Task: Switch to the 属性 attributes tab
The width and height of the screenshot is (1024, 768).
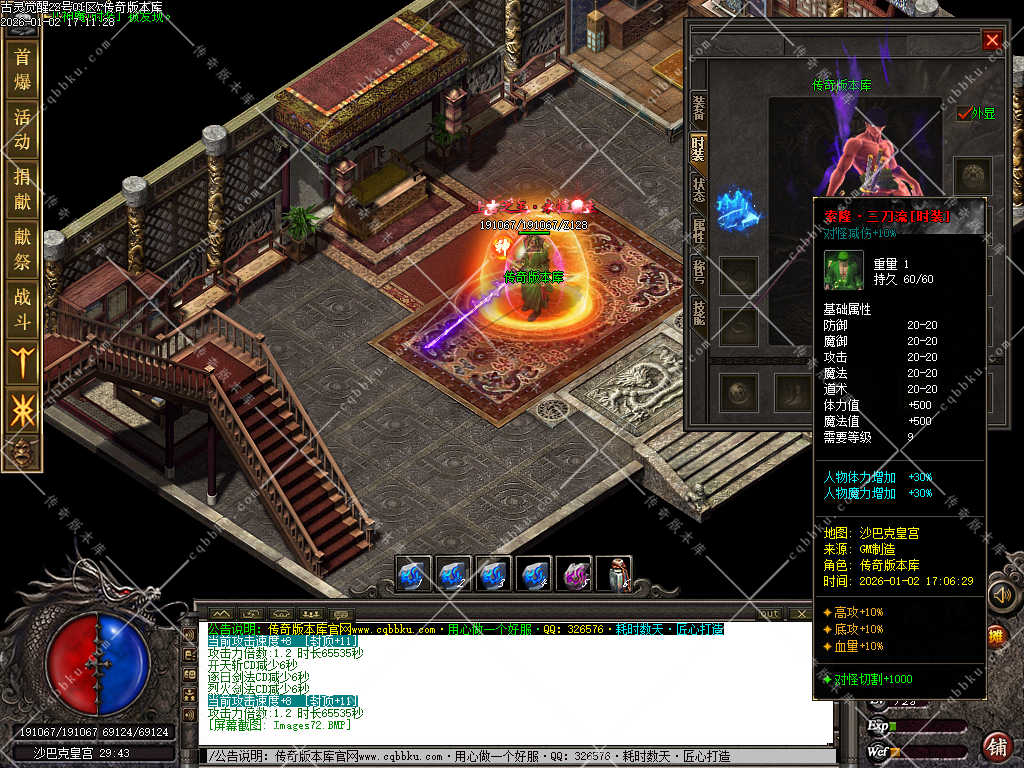Action: tap(698, 234)
